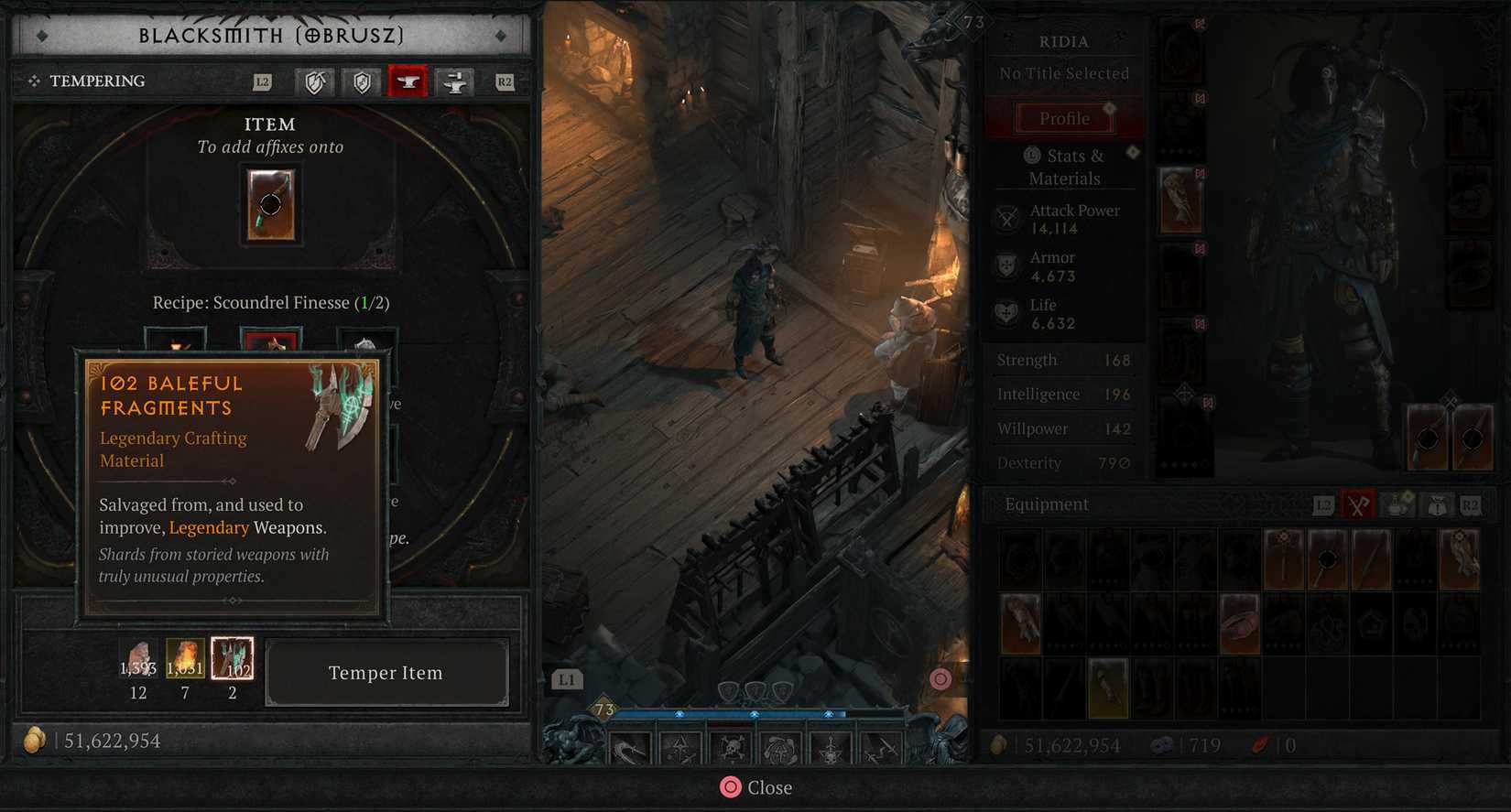Switch to the Masterworking anvil-and-hammer icon
1511x812 pixels.
455,81
